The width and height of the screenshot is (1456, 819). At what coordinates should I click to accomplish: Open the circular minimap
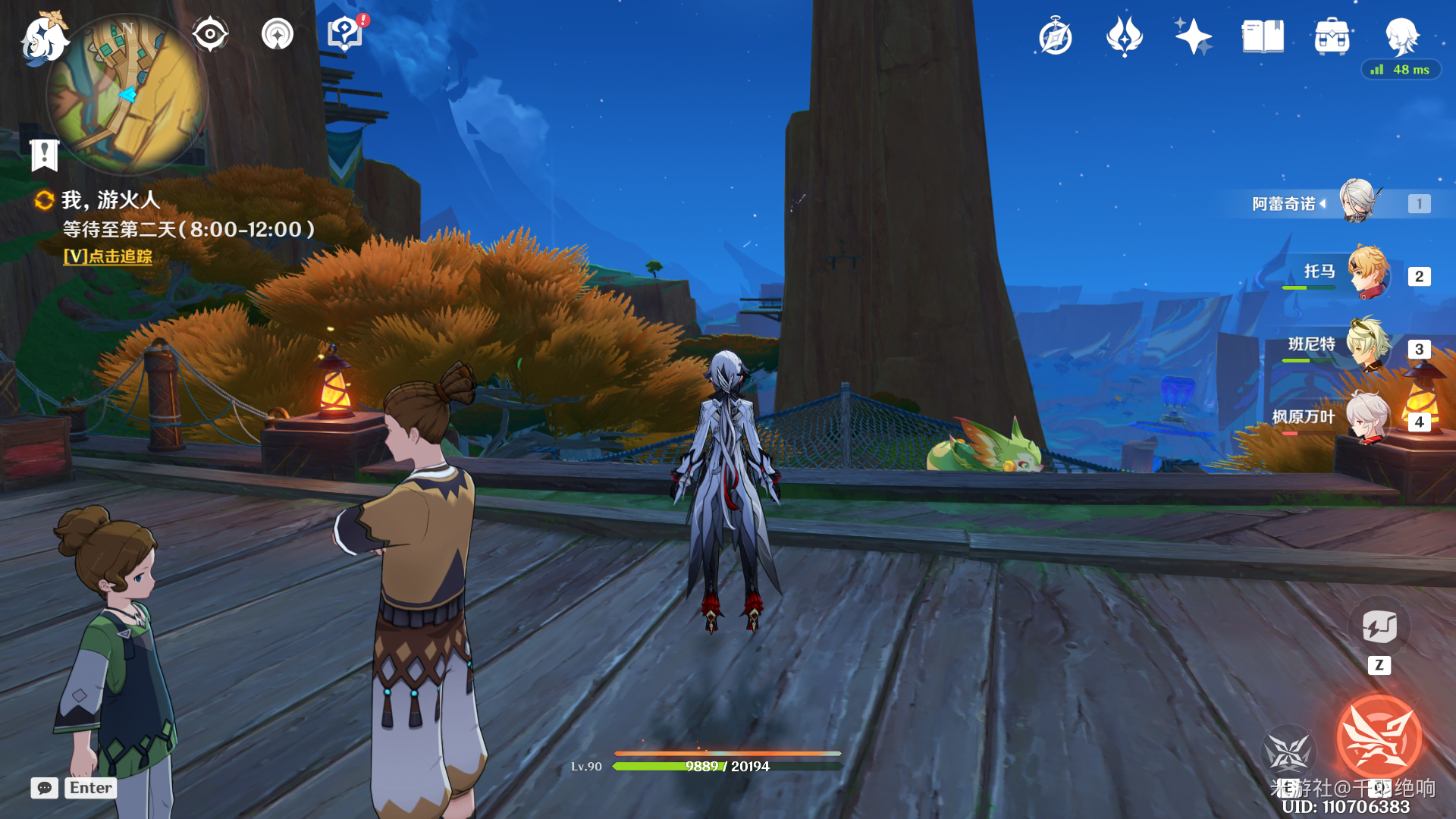pyautogui.click(x=127, y=95)
